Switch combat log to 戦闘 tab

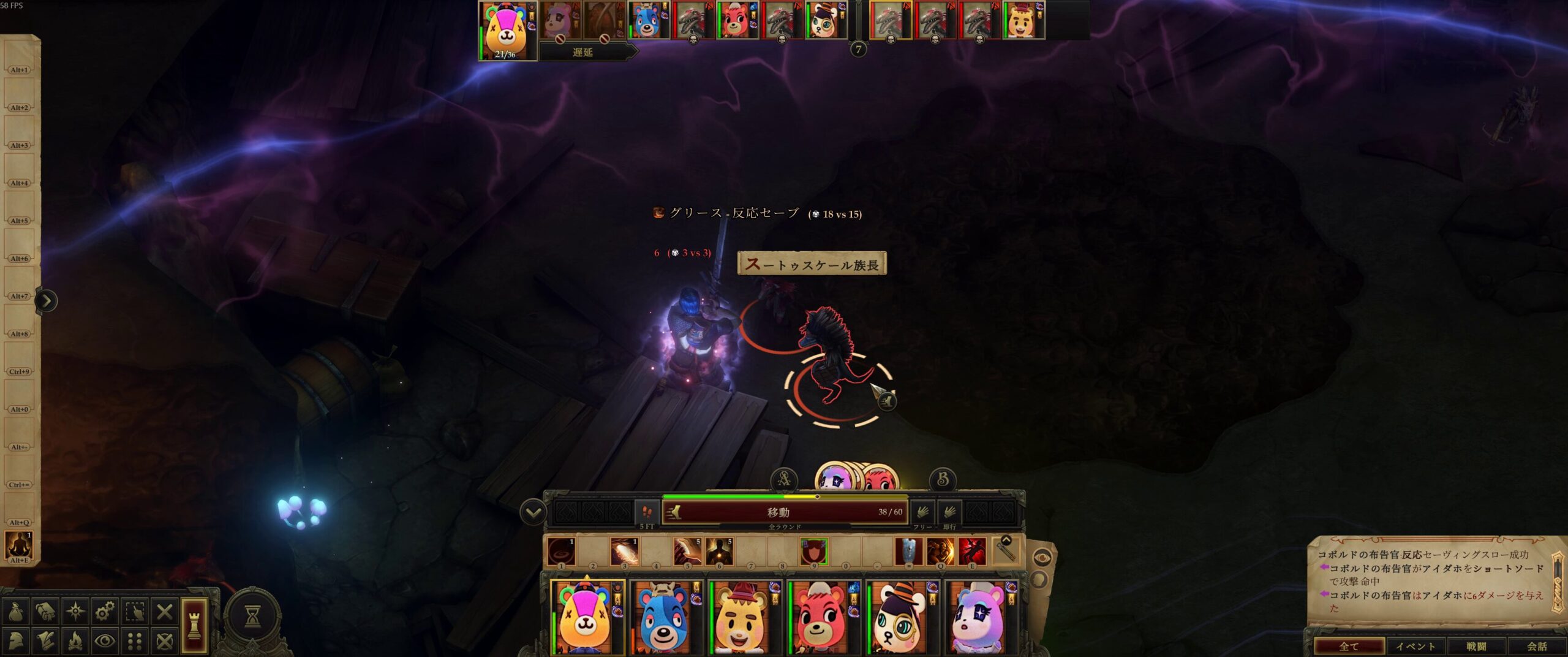click(x=1476, y=646)
